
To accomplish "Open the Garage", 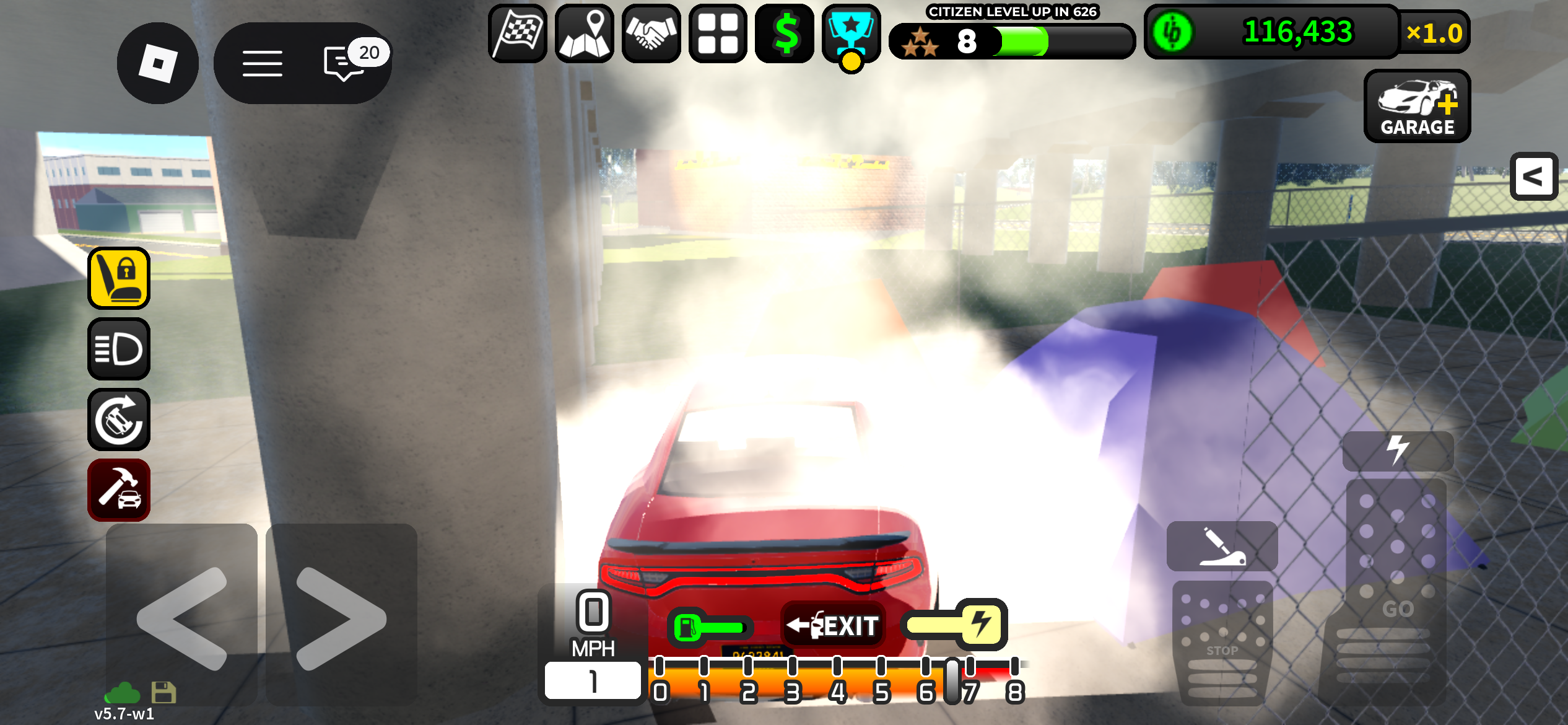I will [x=1417, y=107].
